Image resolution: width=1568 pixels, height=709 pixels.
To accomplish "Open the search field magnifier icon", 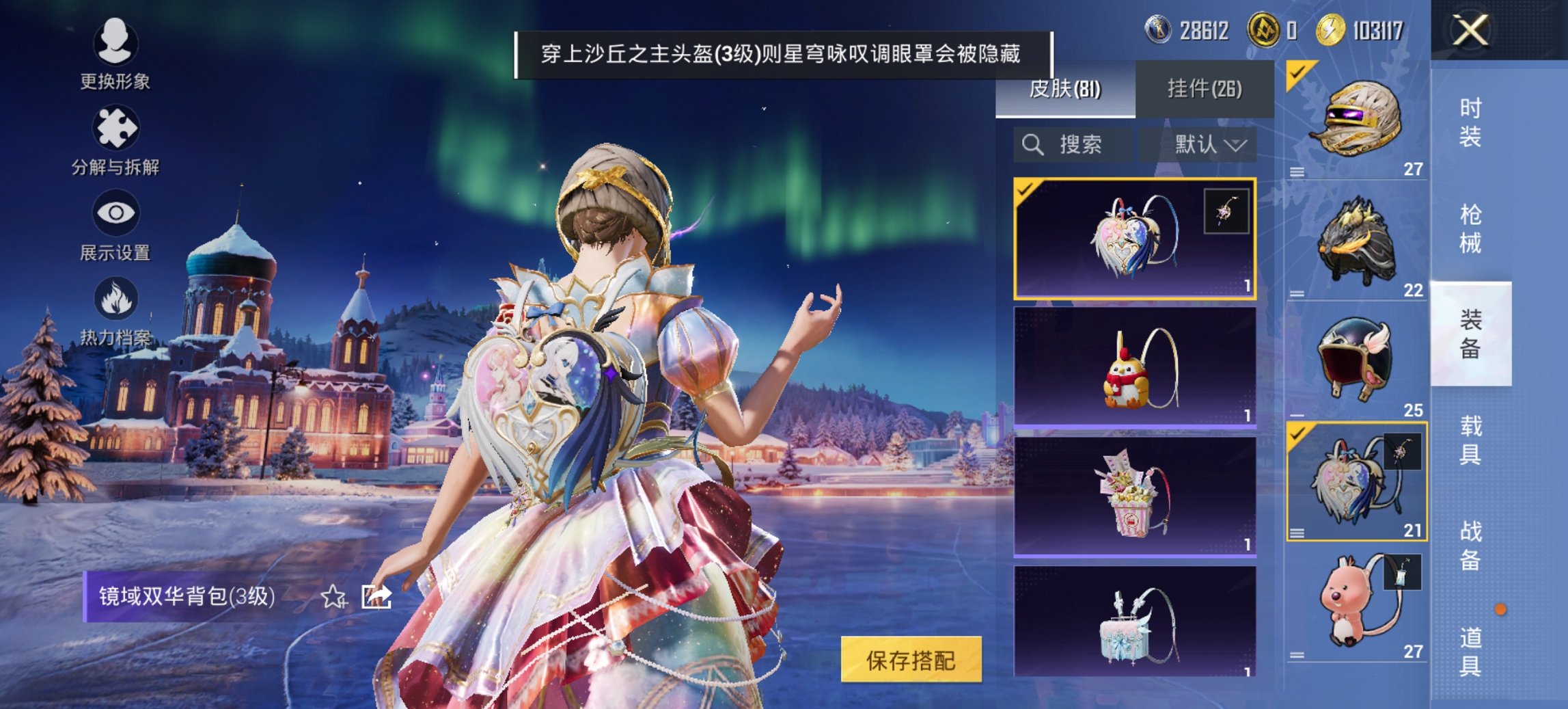I will coord(1031,144).
